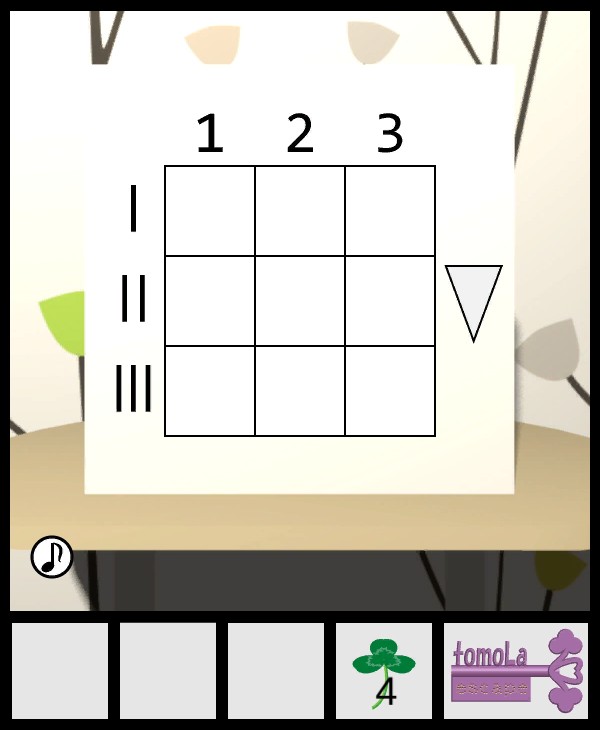Choose grid cell at row III column 1
Image resolution: width=600 pixels, height=730 pixels.
pyautogui.click(x=210, y=391)
